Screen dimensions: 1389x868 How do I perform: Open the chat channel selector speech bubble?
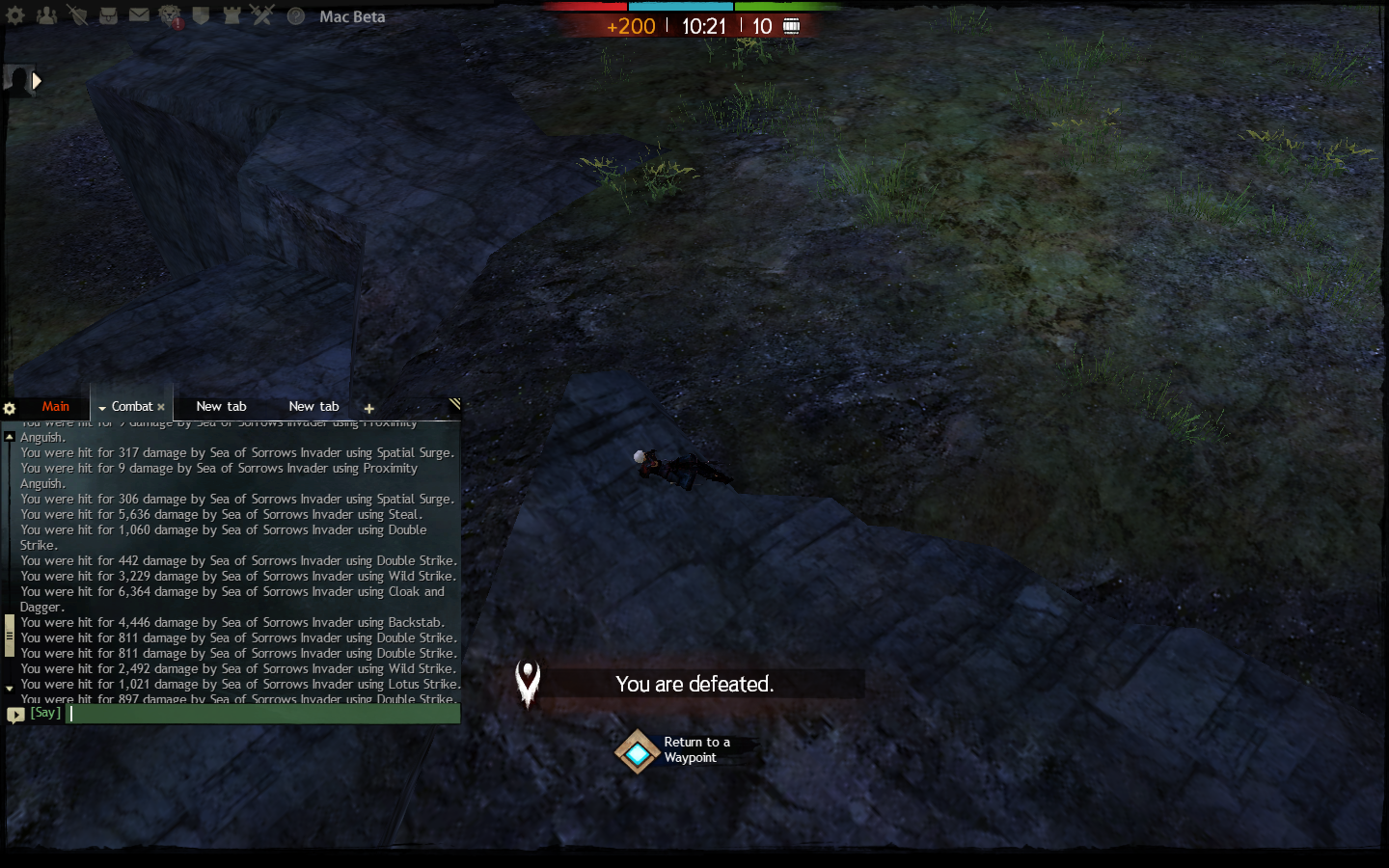coord(15,715)
